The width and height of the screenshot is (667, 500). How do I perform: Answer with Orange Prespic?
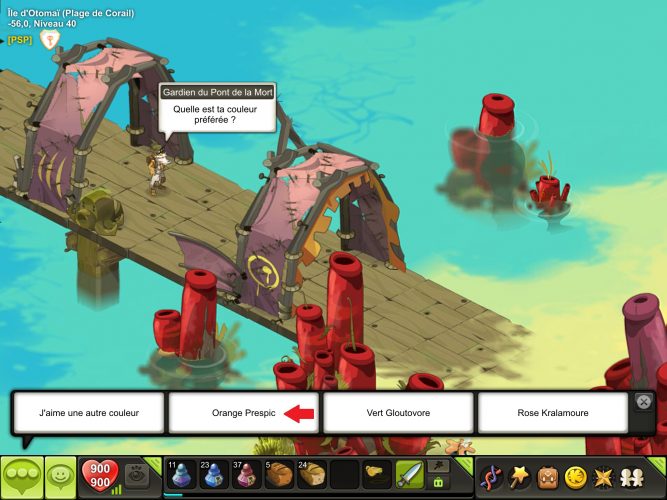(243, 412)
